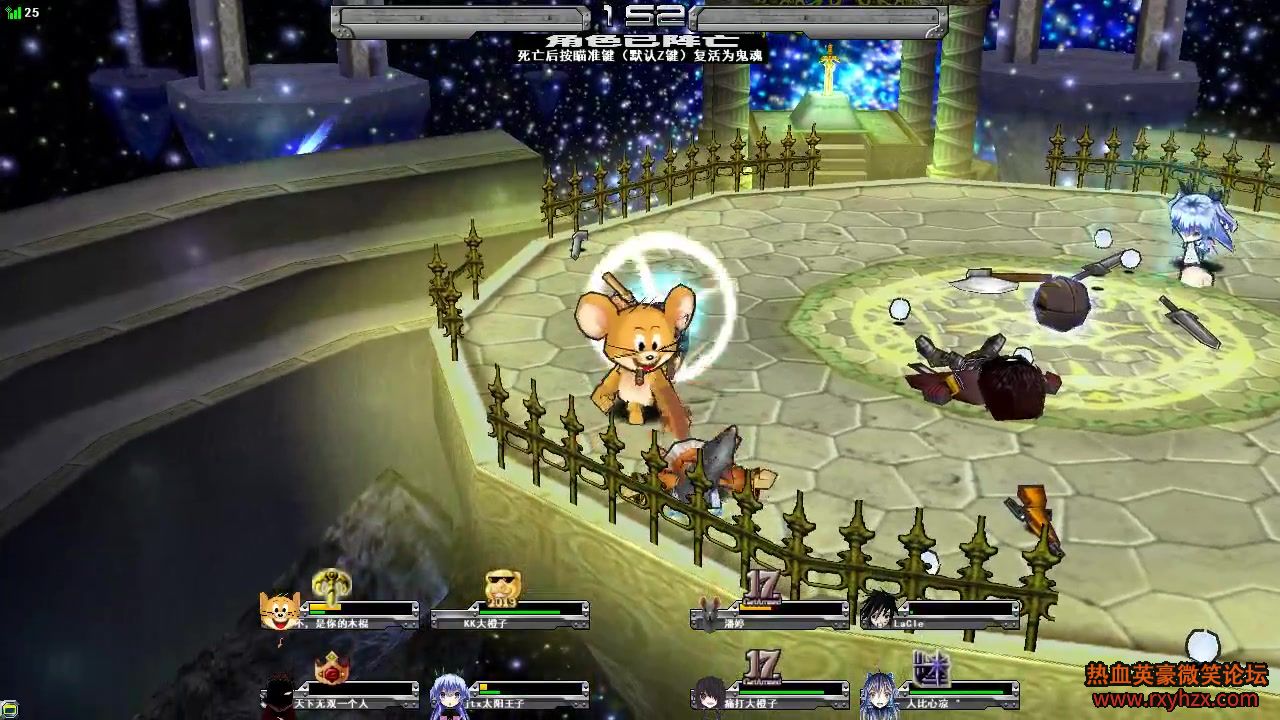Click the LaCle player portrait
This screenshot has width=1280, height=720.
[880, 610]
